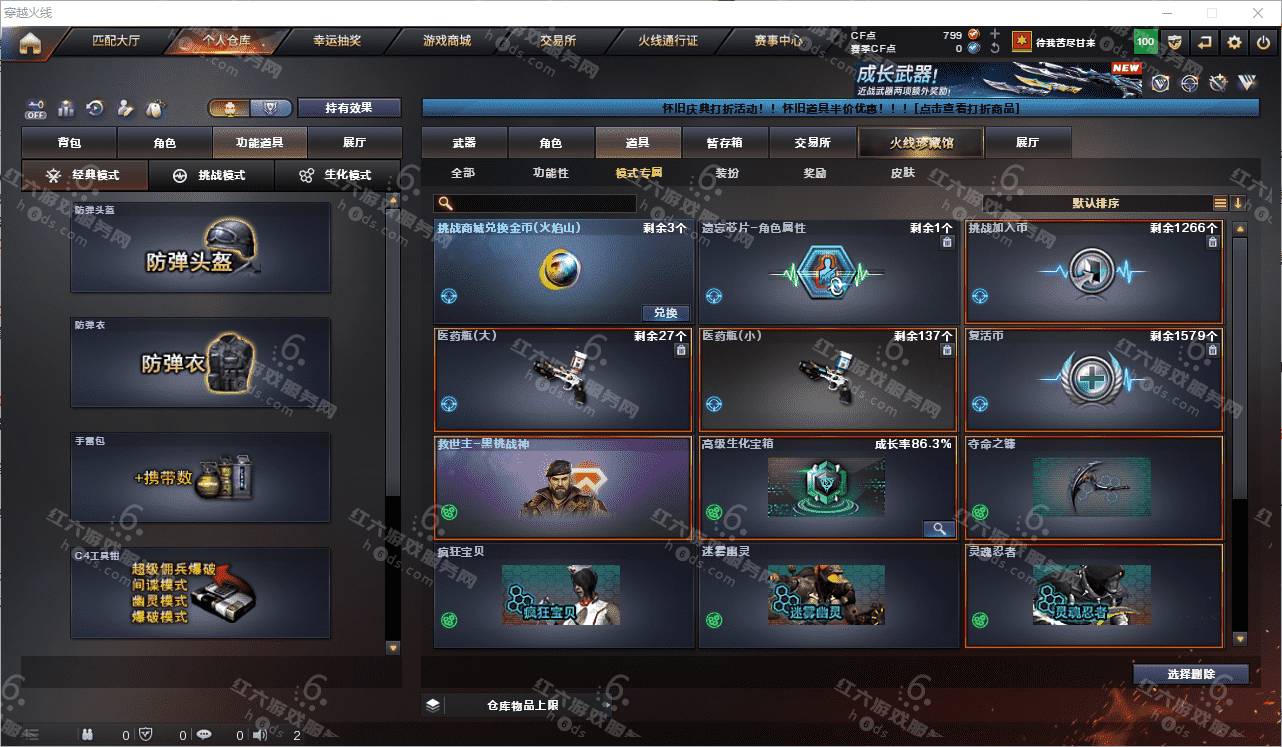This screenshot has height=747, width=1282.
Task: Open the 赛事中心 tournament center
Action: tap(778, 41)
